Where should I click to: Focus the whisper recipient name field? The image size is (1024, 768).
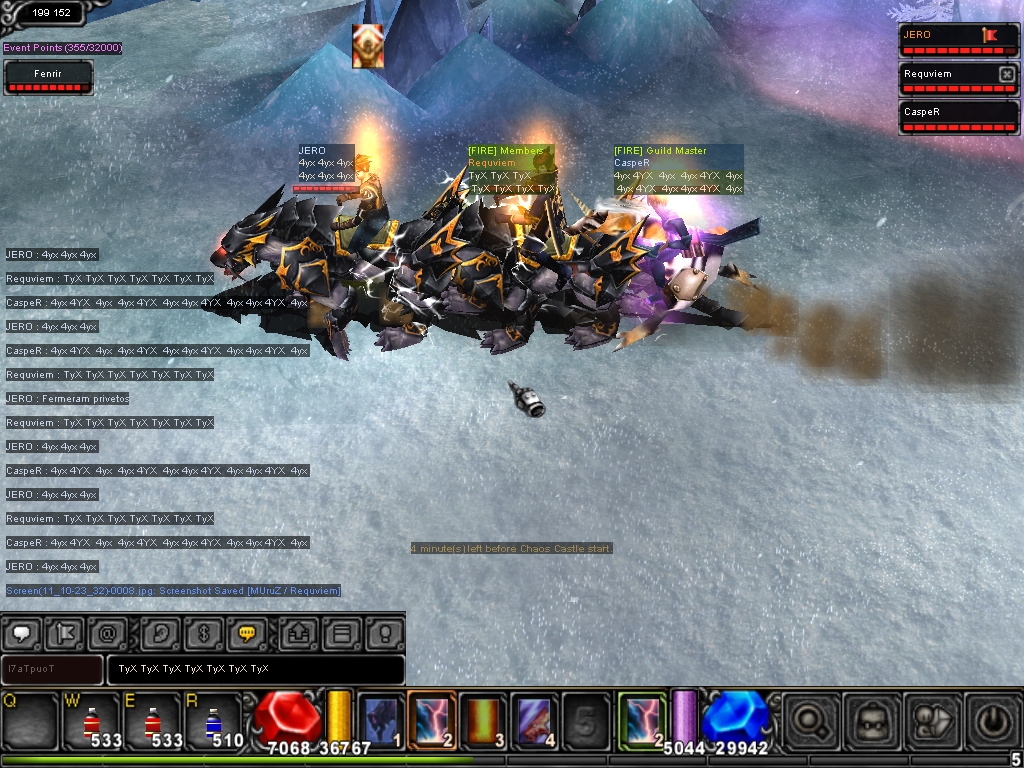tap(52, 669)
